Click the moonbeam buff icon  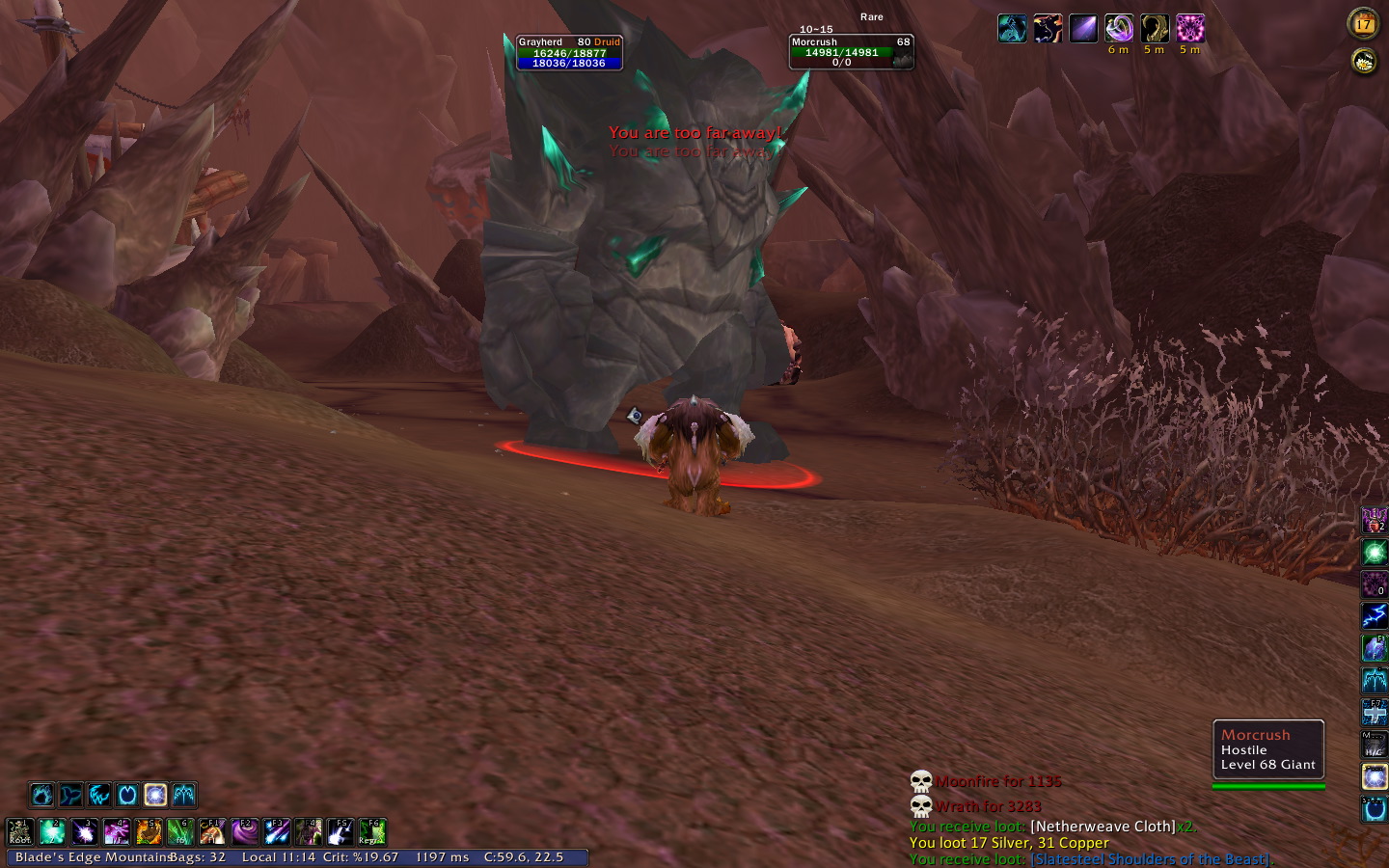pos(1083,29)
